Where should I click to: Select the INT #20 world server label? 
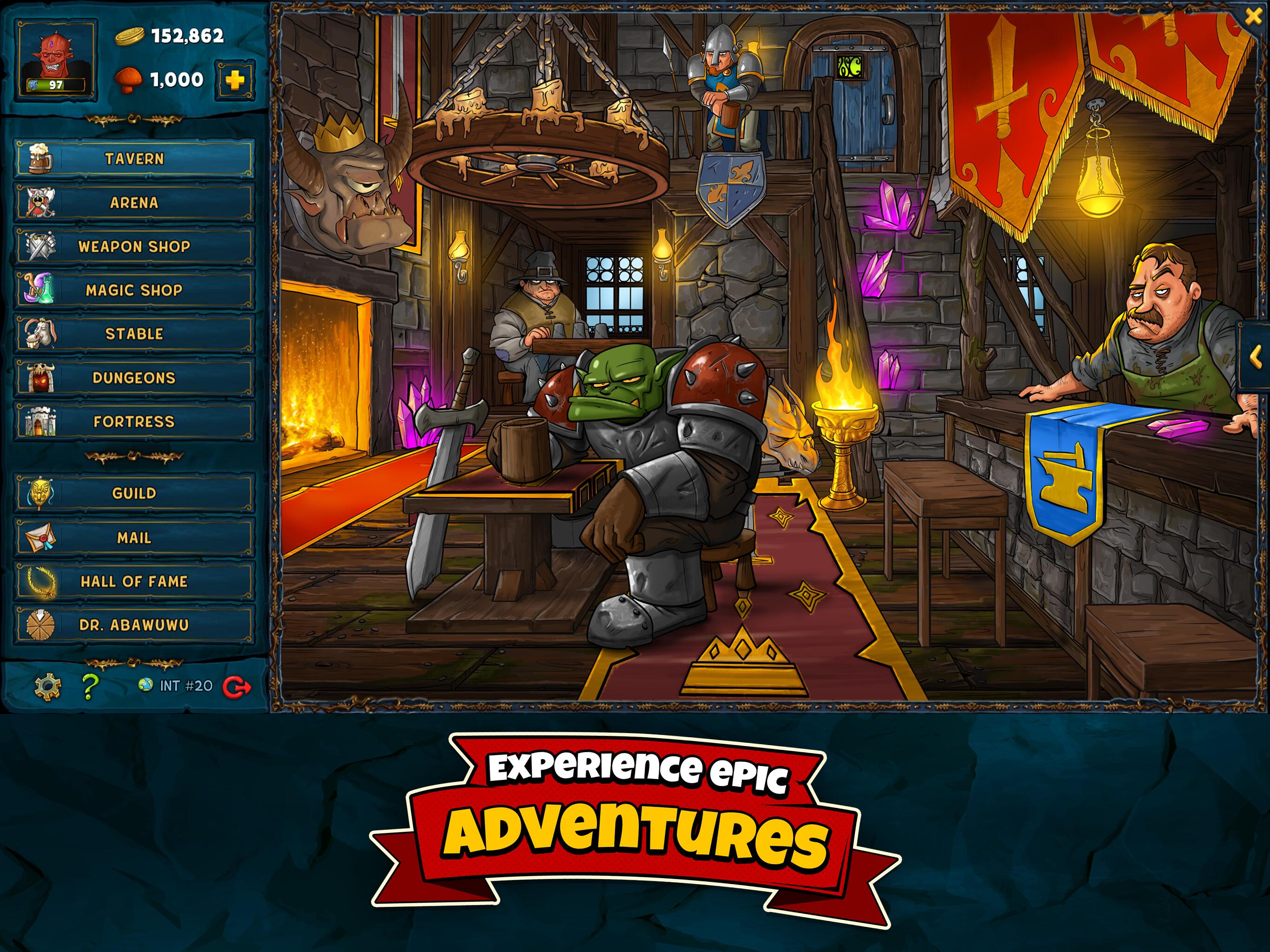[176, 686]
